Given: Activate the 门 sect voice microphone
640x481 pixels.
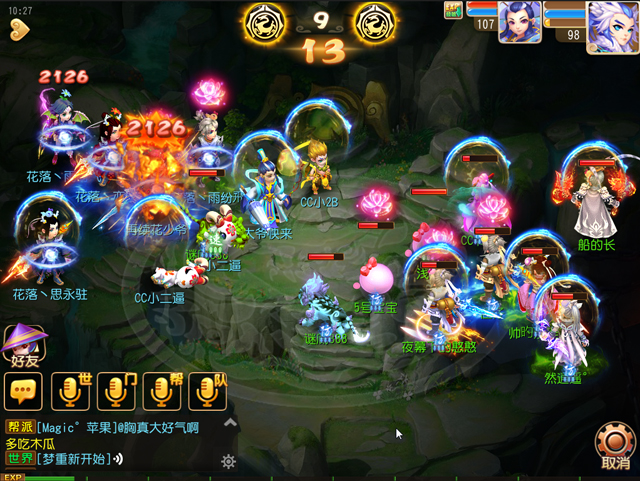Looking at the screenshot, I should point(116,391).
